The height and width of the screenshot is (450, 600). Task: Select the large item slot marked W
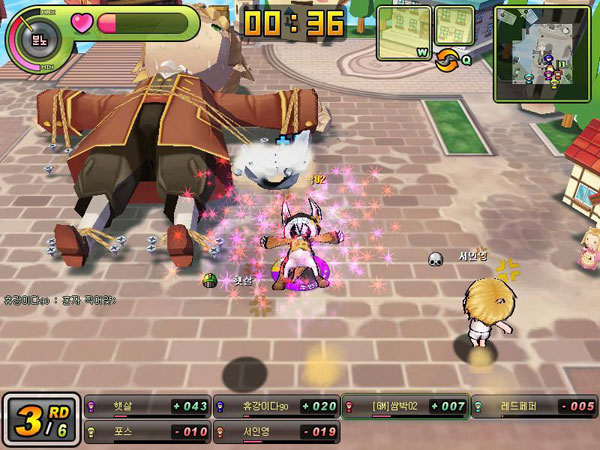pos(404,32)
